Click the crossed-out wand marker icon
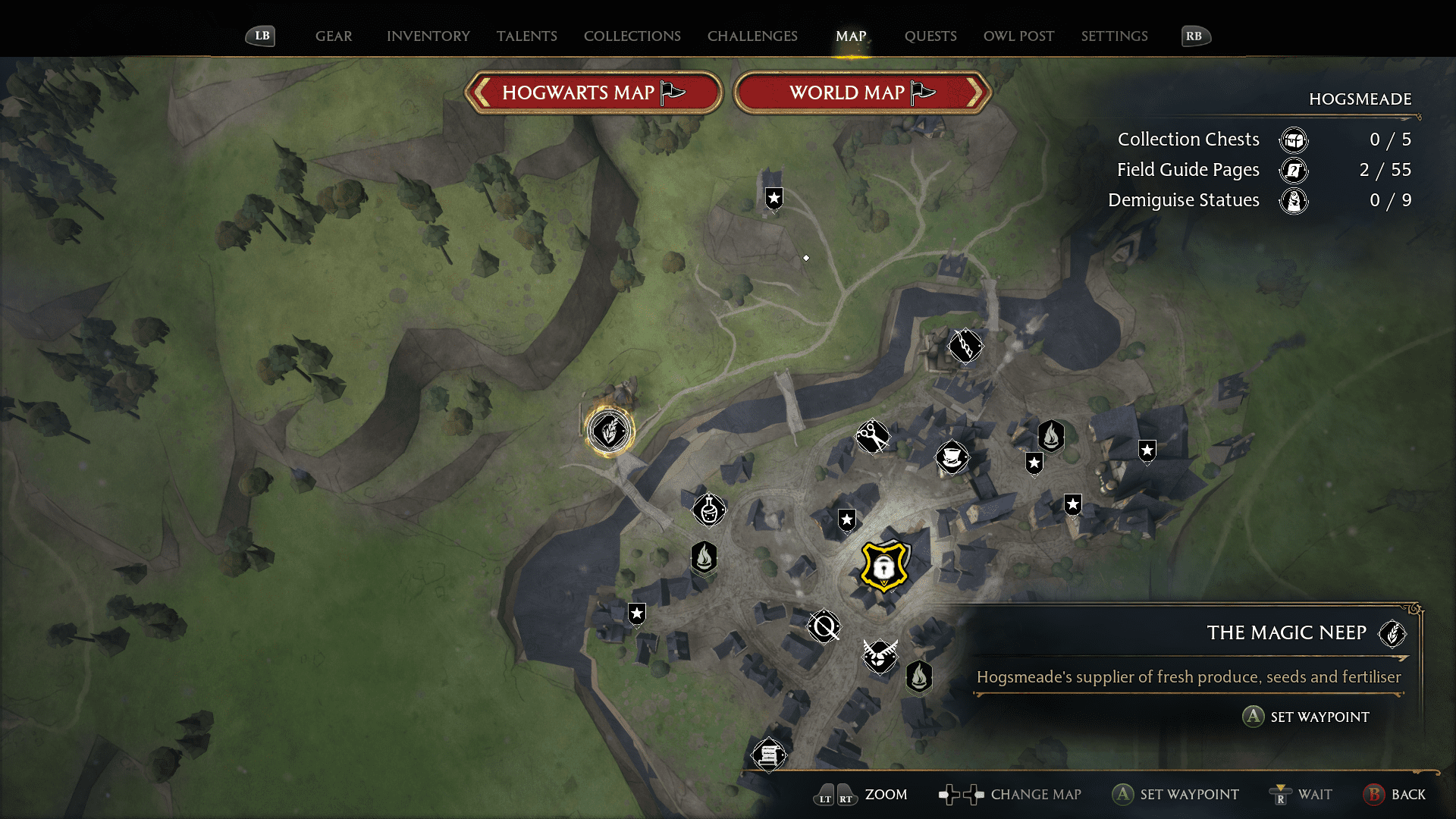This screenshot has height=819, width=1456. tap(824, 627)
